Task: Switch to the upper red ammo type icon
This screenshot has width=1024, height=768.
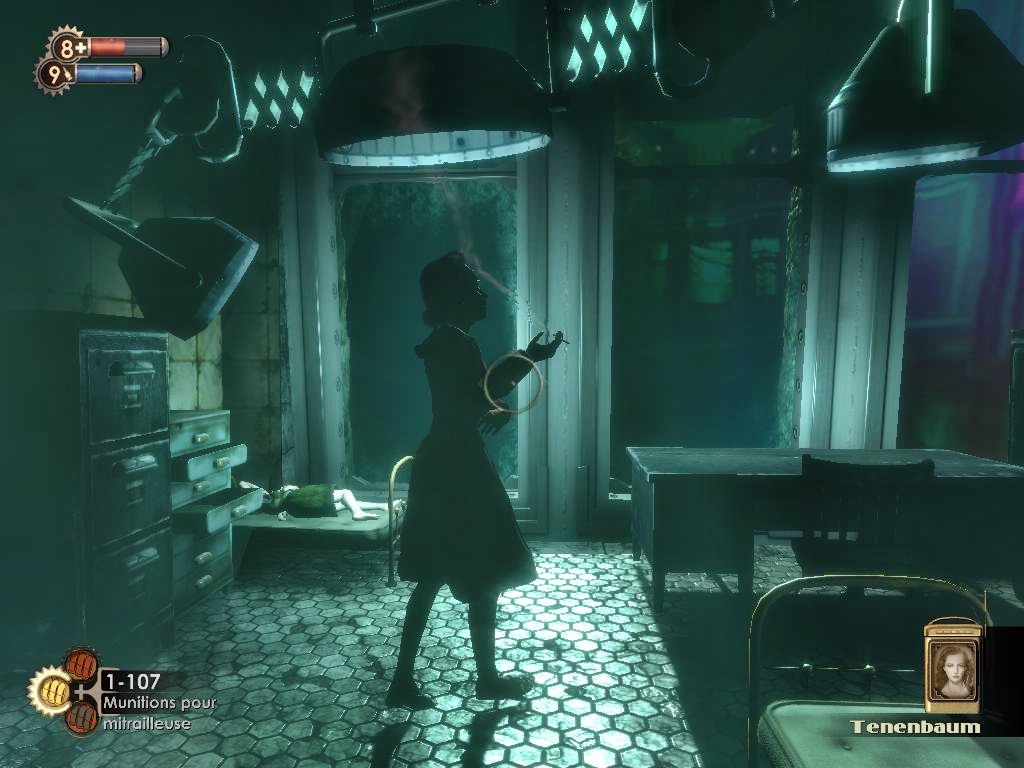Action: [x=81, y=666]
